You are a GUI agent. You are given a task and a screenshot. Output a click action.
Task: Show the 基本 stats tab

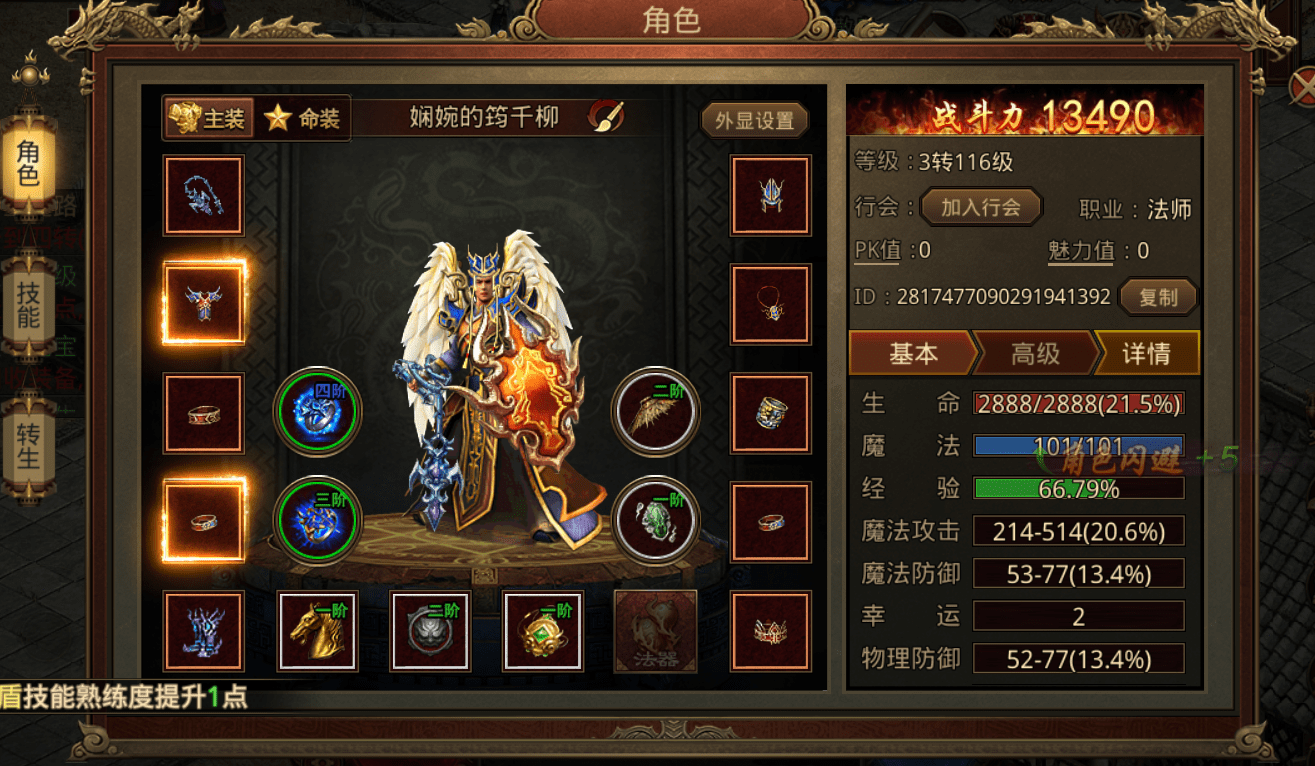(x=912, y=353)
